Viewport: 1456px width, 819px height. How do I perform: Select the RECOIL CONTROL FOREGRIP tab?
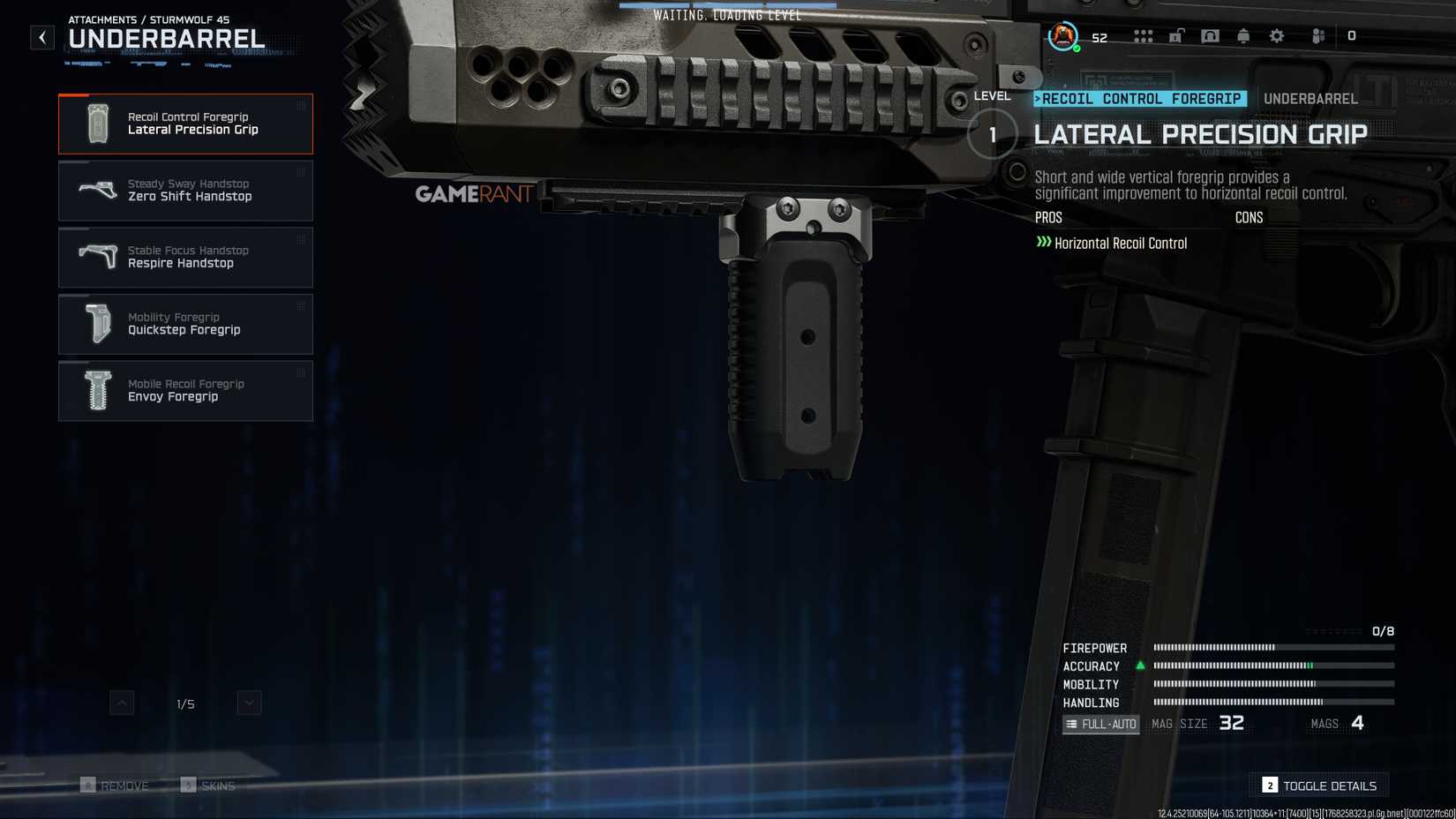point(1139,99)
